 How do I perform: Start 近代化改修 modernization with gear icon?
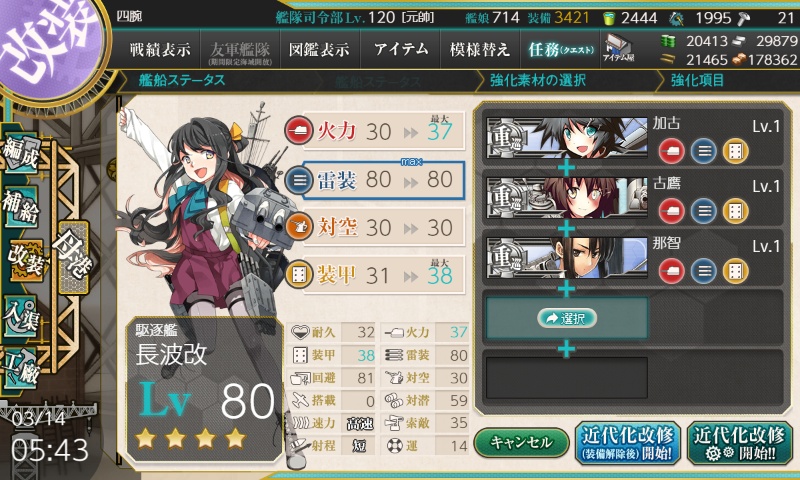[740, 442]
